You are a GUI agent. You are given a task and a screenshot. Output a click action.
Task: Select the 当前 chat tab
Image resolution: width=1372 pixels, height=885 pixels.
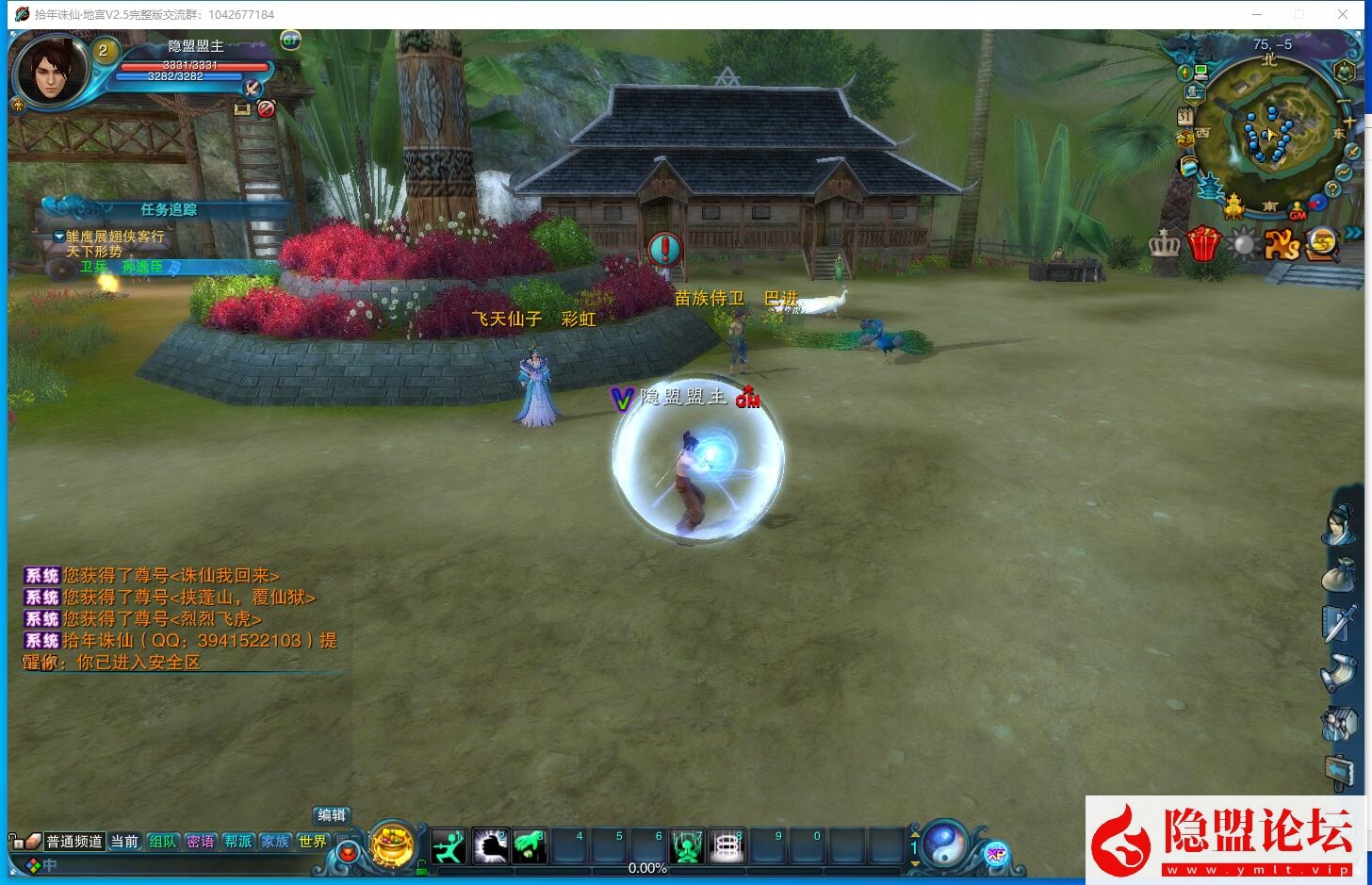point(124,842)
